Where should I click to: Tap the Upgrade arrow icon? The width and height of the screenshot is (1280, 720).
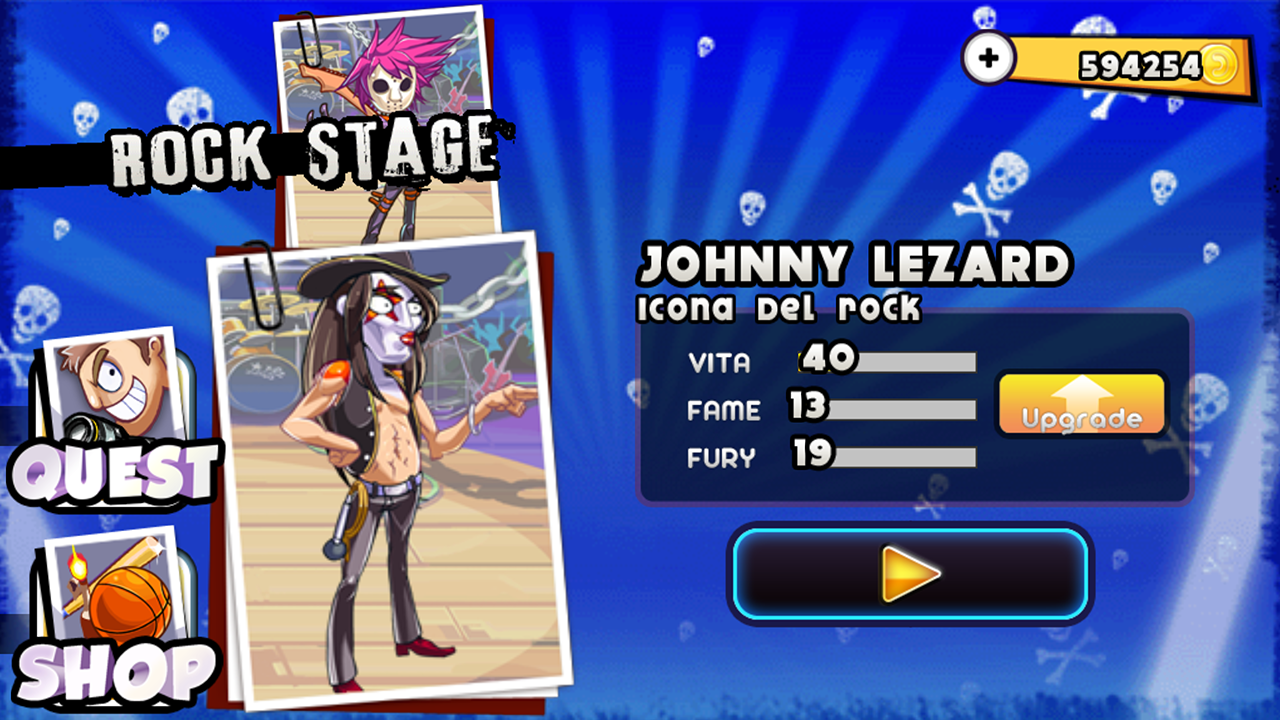coord(1081,405)
